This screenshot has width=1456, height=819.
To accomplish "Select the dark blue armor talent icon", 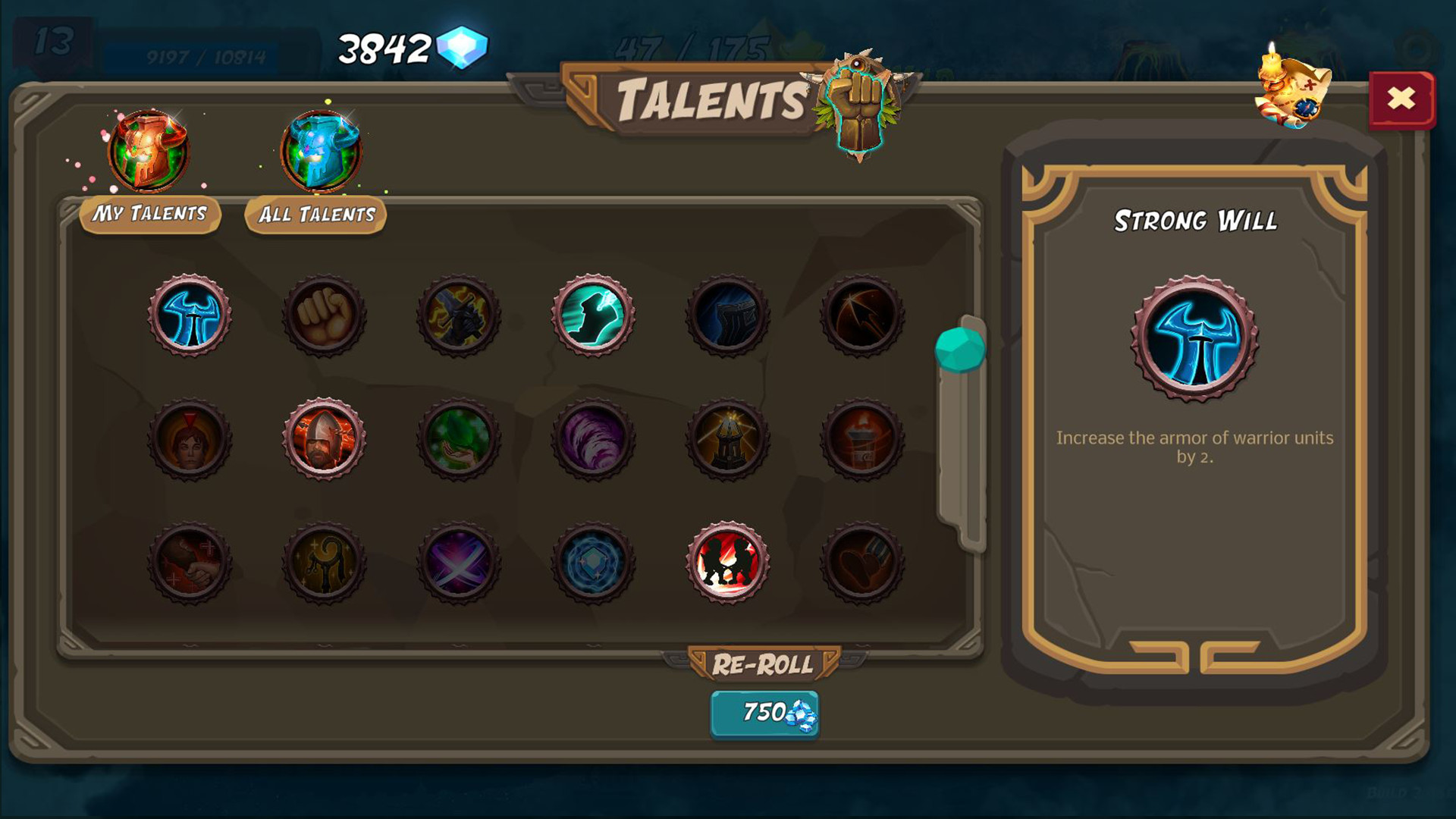I will 728,316.
